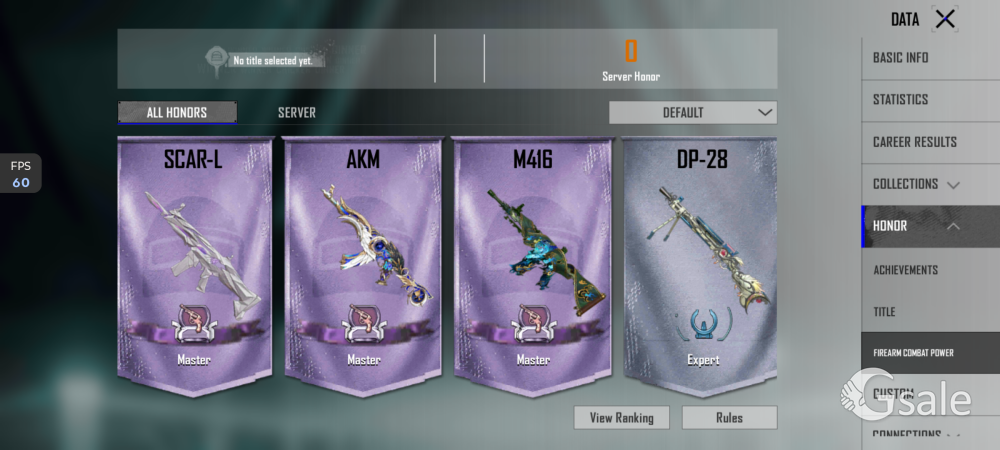Pick the DP-28 honor banner
This screenshot has width=1000, height=450.
click(703, 265)
